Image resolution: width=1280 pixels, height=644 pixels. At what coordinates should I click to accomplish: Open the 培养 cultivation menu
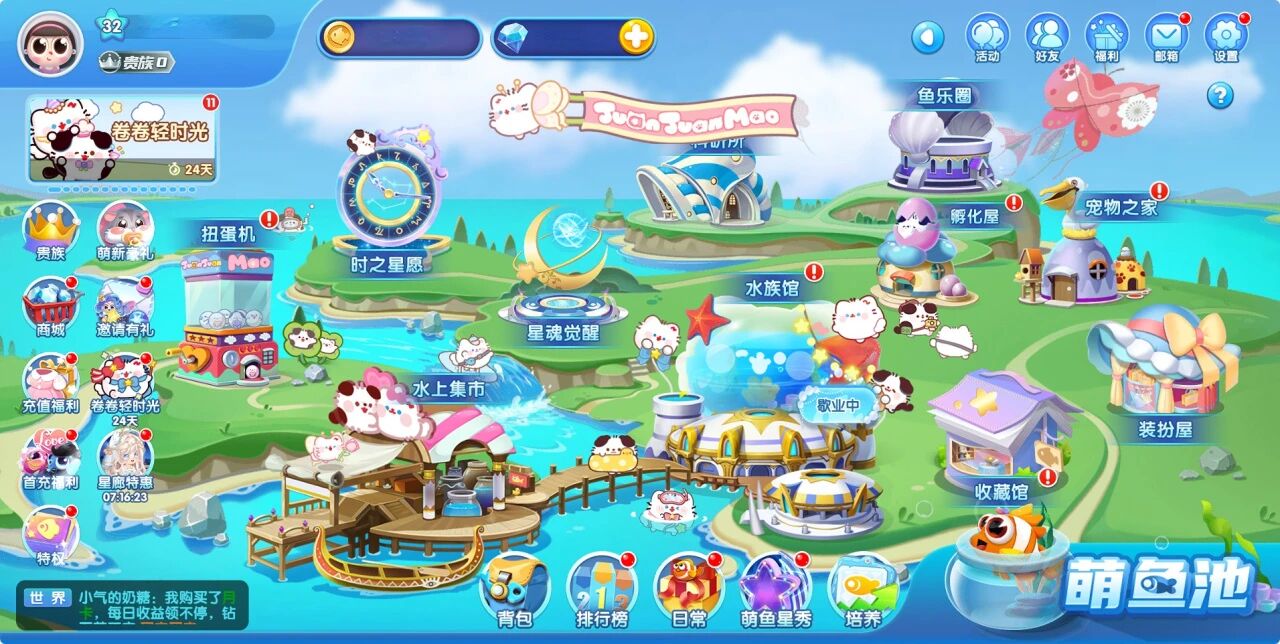[x=863, y=587]
